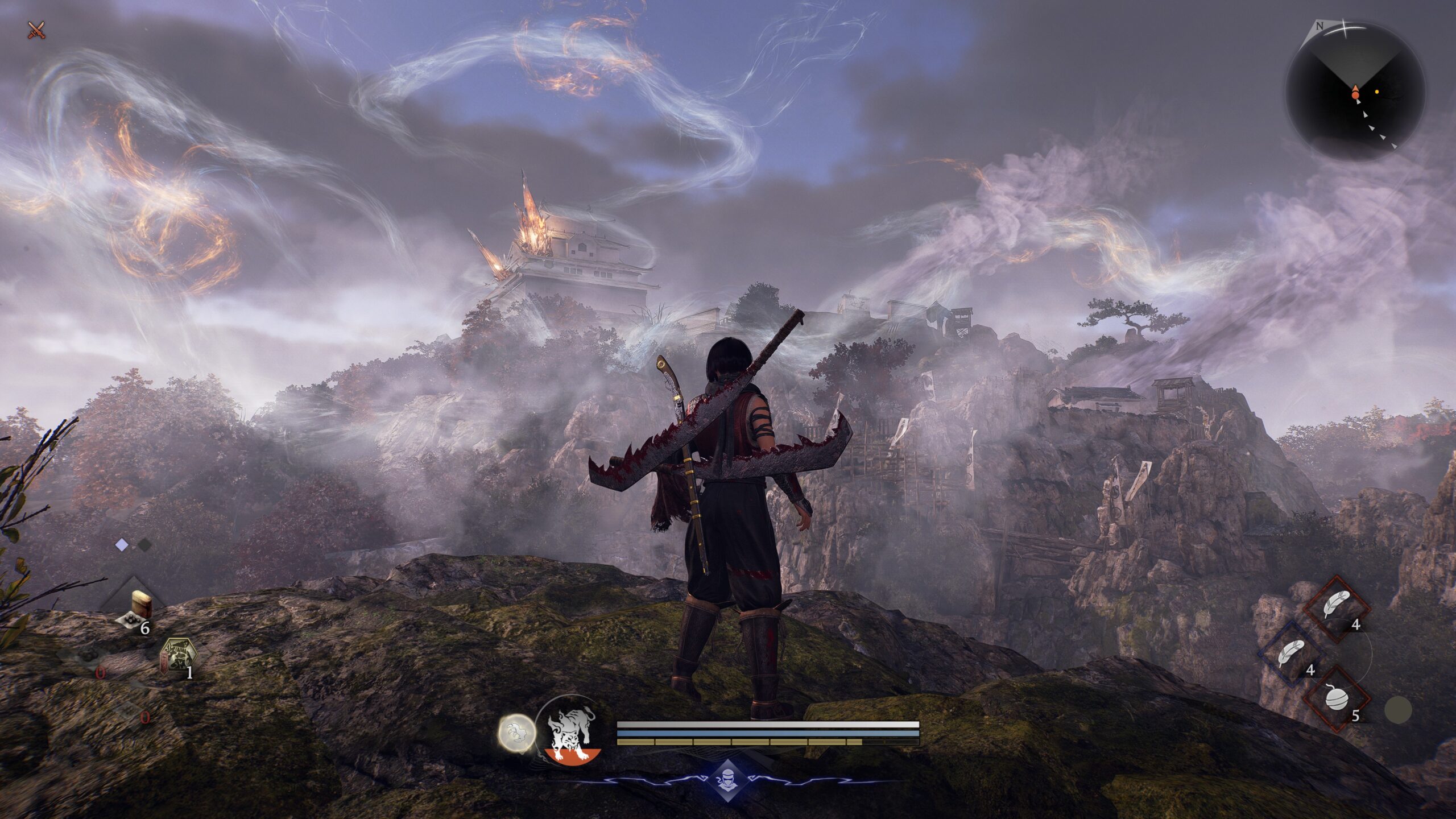Click the glowing claw orb icon

coord(517,733)
